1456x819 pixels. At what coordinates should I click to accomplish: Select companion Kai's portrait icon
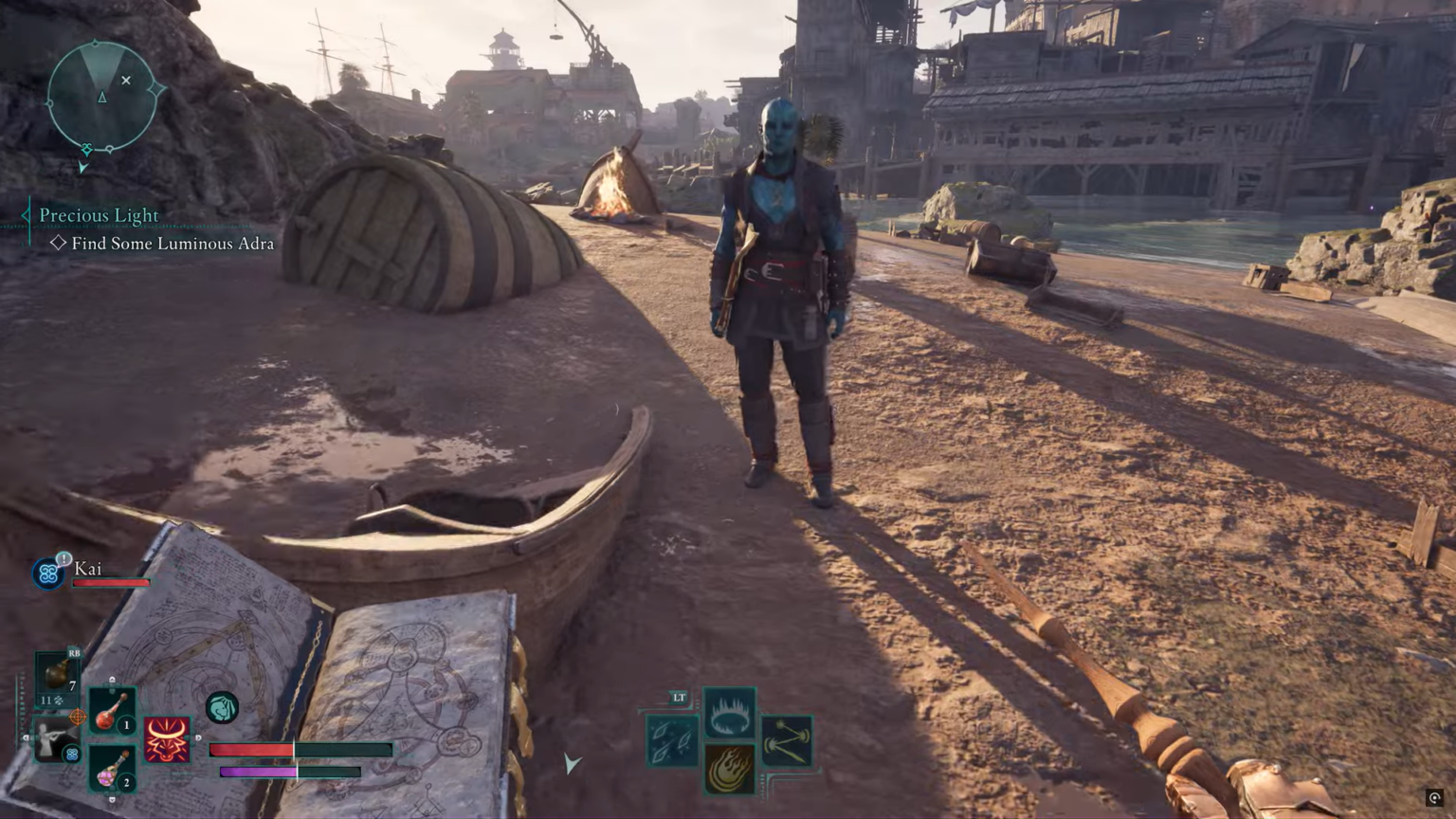pyautogui.click(x=48, y=573)
